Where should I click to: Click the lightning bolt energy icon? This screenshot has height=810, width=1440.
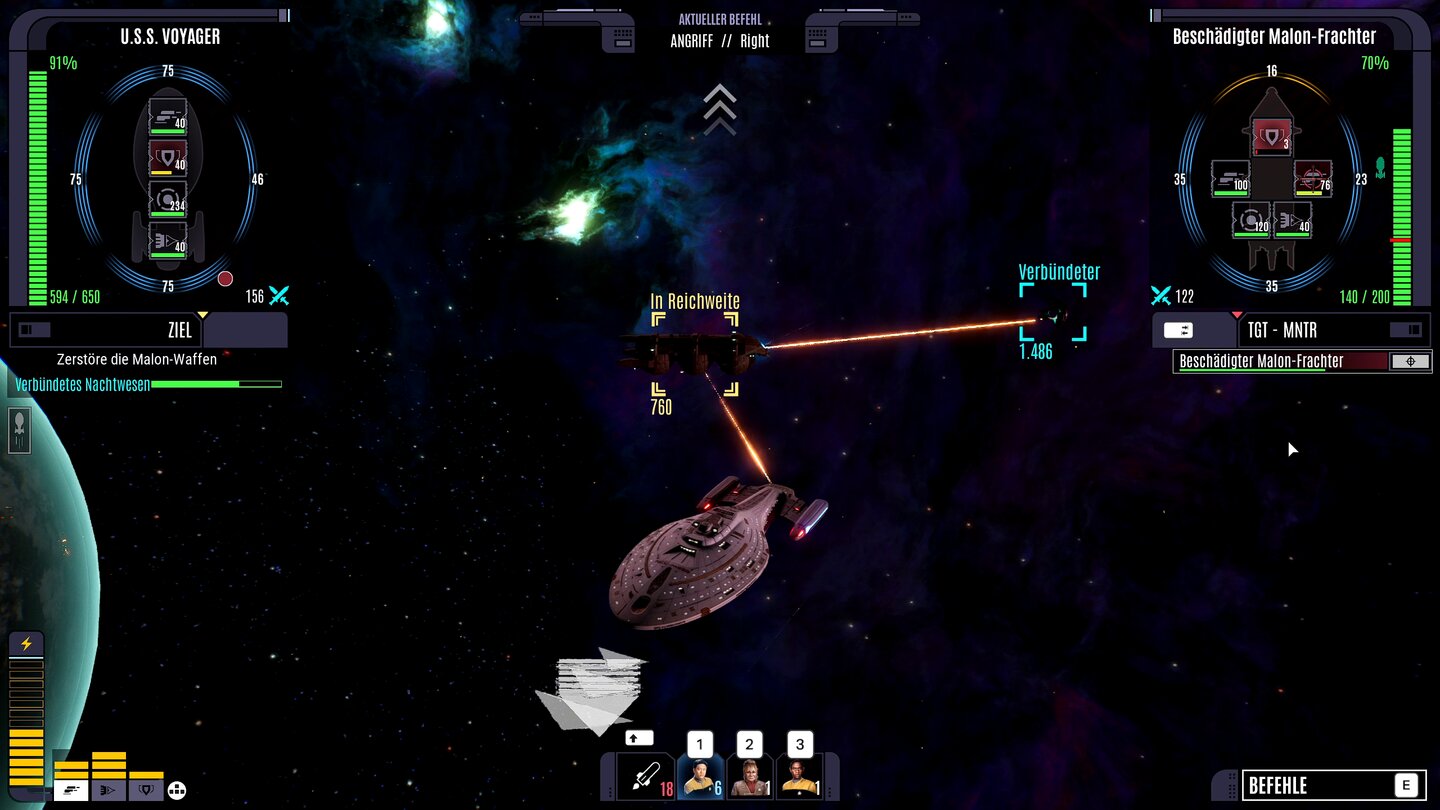tap(25, 643)
